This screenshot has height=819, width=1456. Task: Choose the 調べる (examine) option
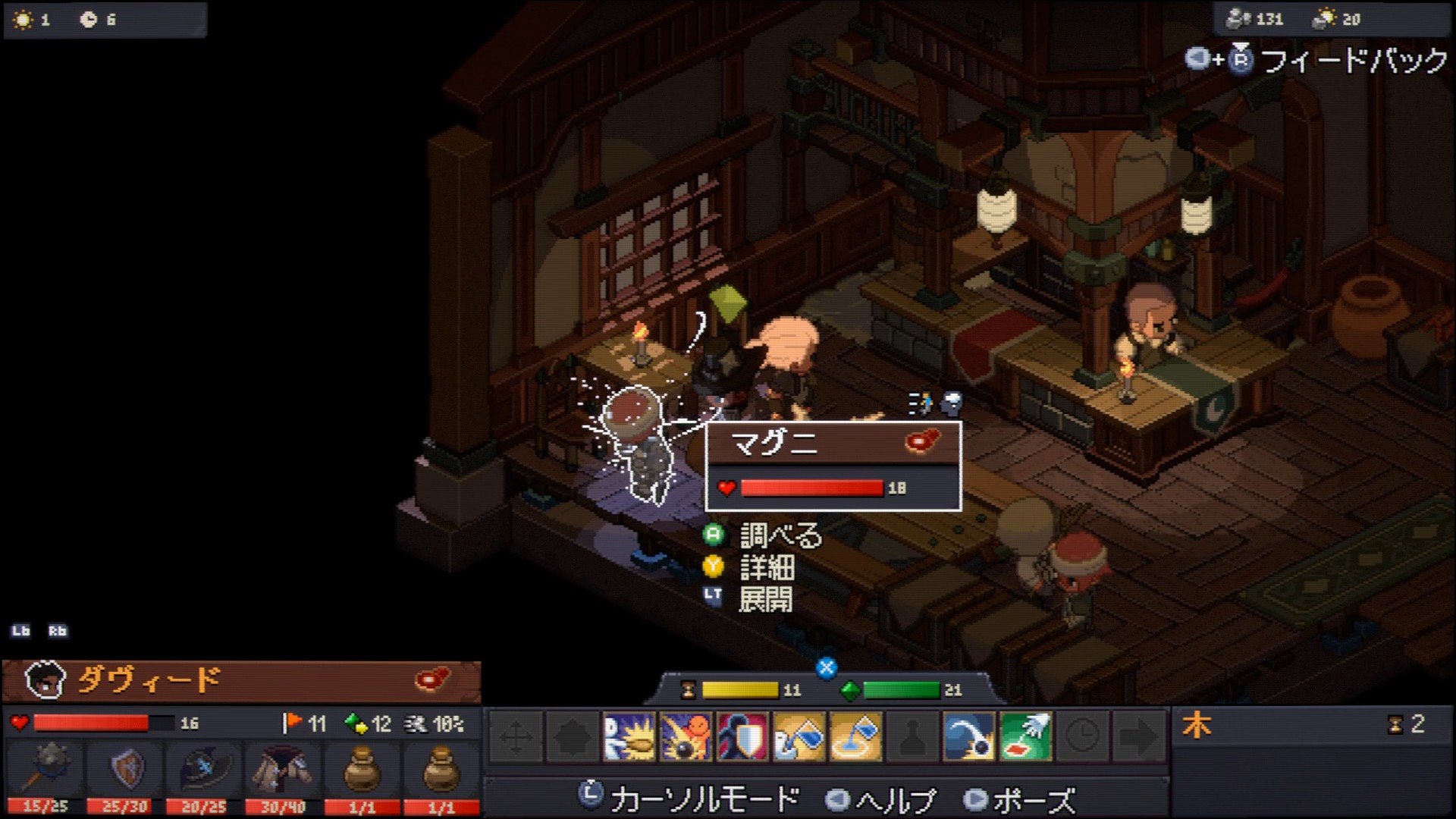coord(780,536)
